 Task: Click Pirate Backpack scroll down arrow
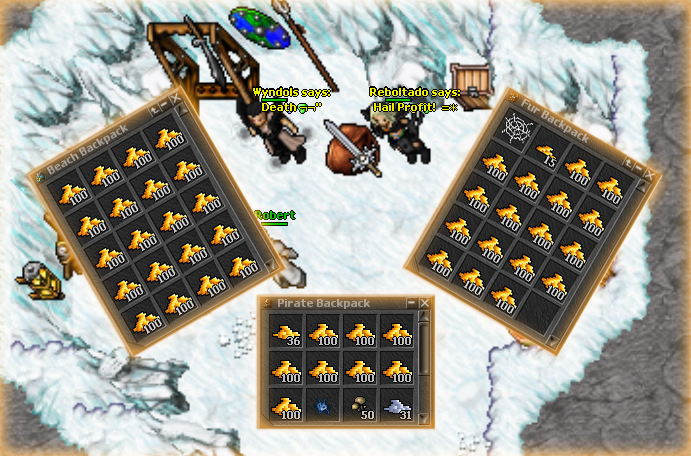425,419
